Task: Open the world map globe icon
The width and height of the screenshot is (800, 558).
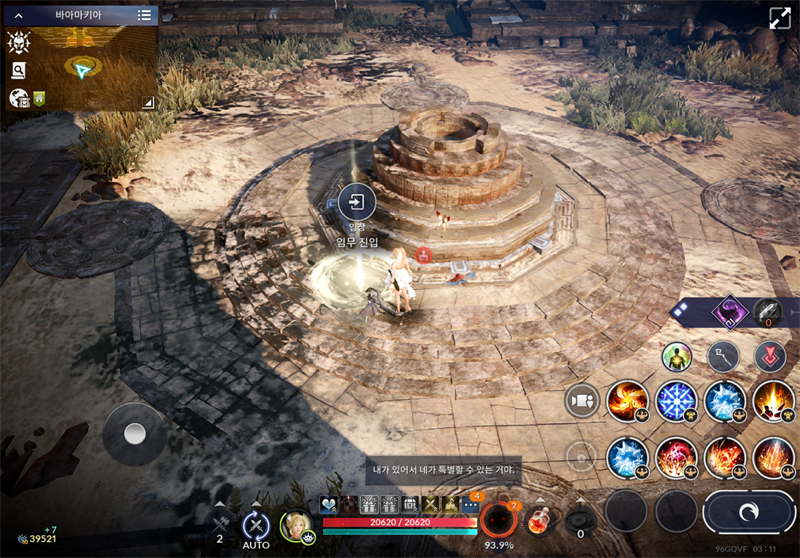Action: point(18,98)
